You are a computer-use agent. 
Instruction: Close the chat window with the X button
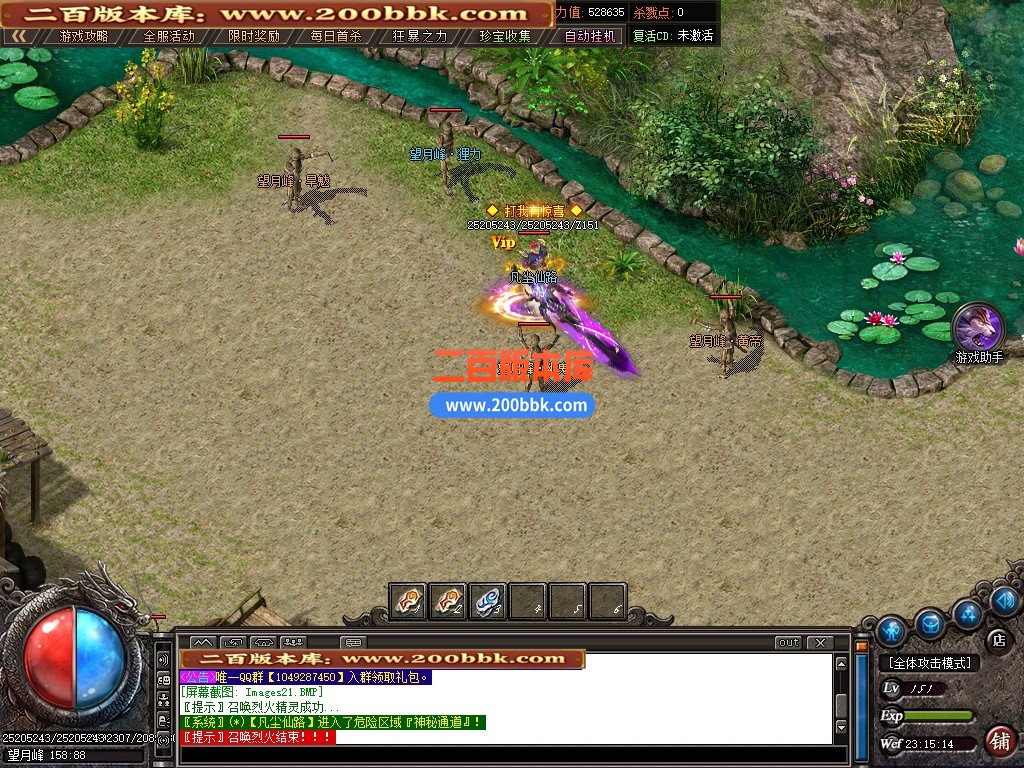tap(820, 642)
